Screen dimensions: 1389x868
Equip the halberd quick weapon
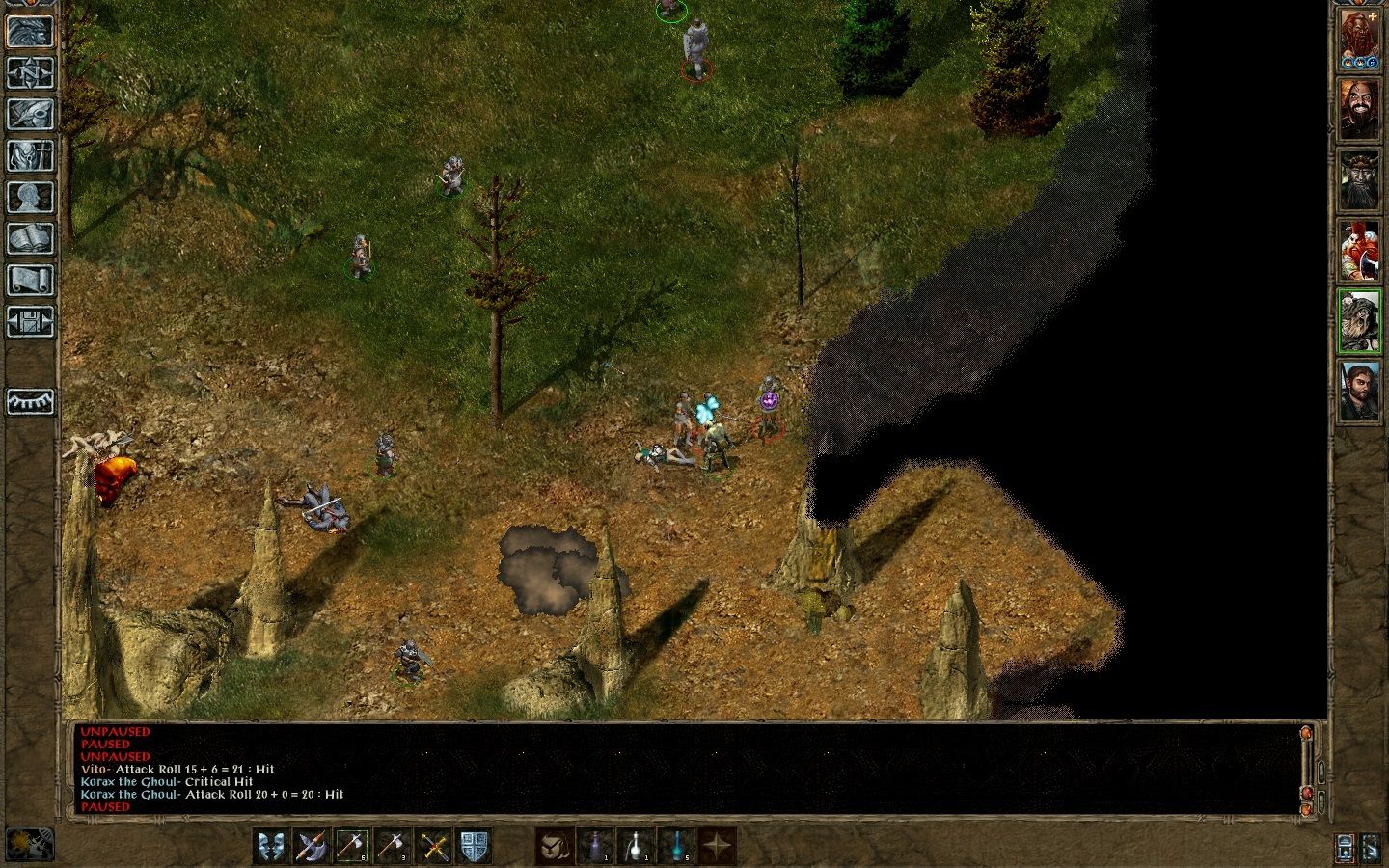click(311, 846)
